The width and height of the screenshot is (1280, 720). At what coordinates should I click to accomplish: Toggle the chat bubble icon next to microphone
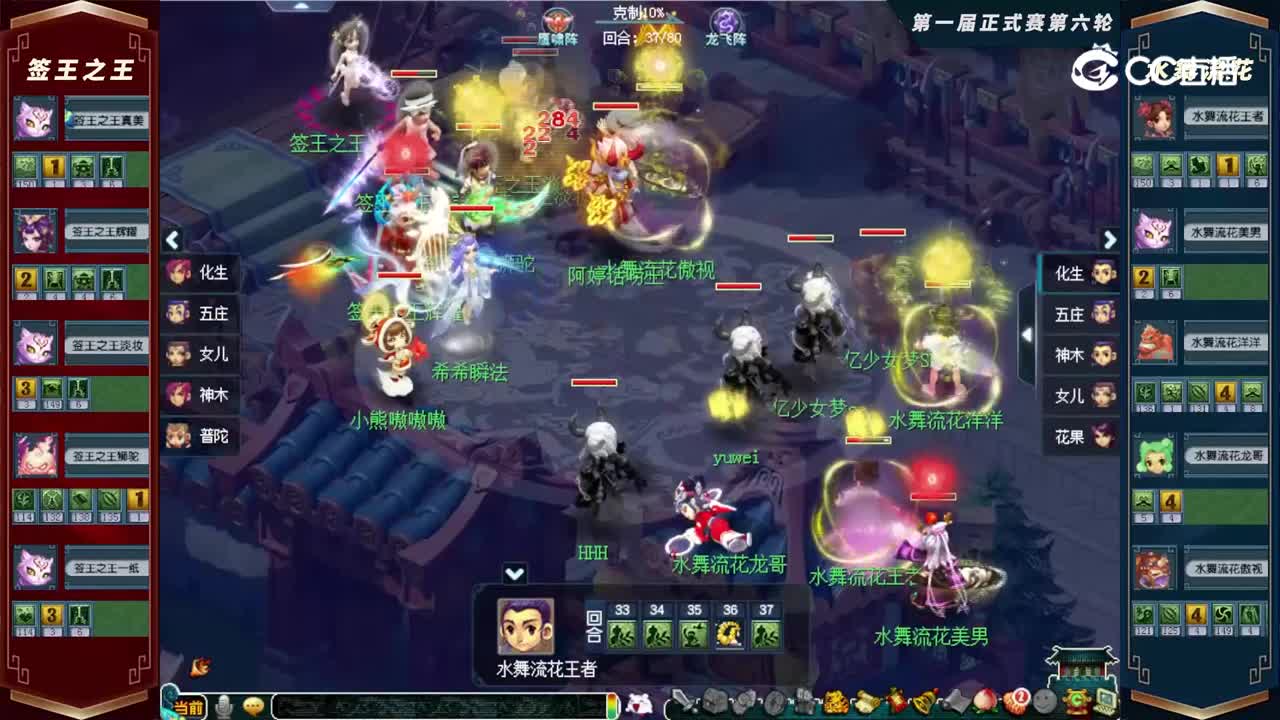[254, 705]
